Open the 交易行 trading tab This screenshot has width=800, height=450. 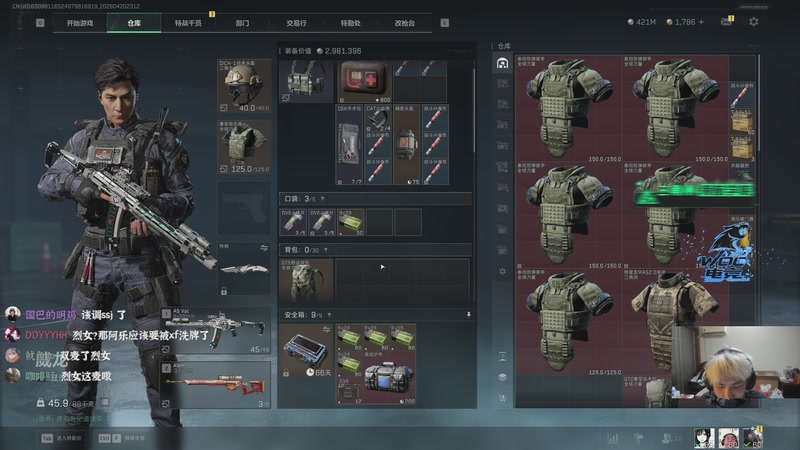pyautogui.click(x=296, y=22)
